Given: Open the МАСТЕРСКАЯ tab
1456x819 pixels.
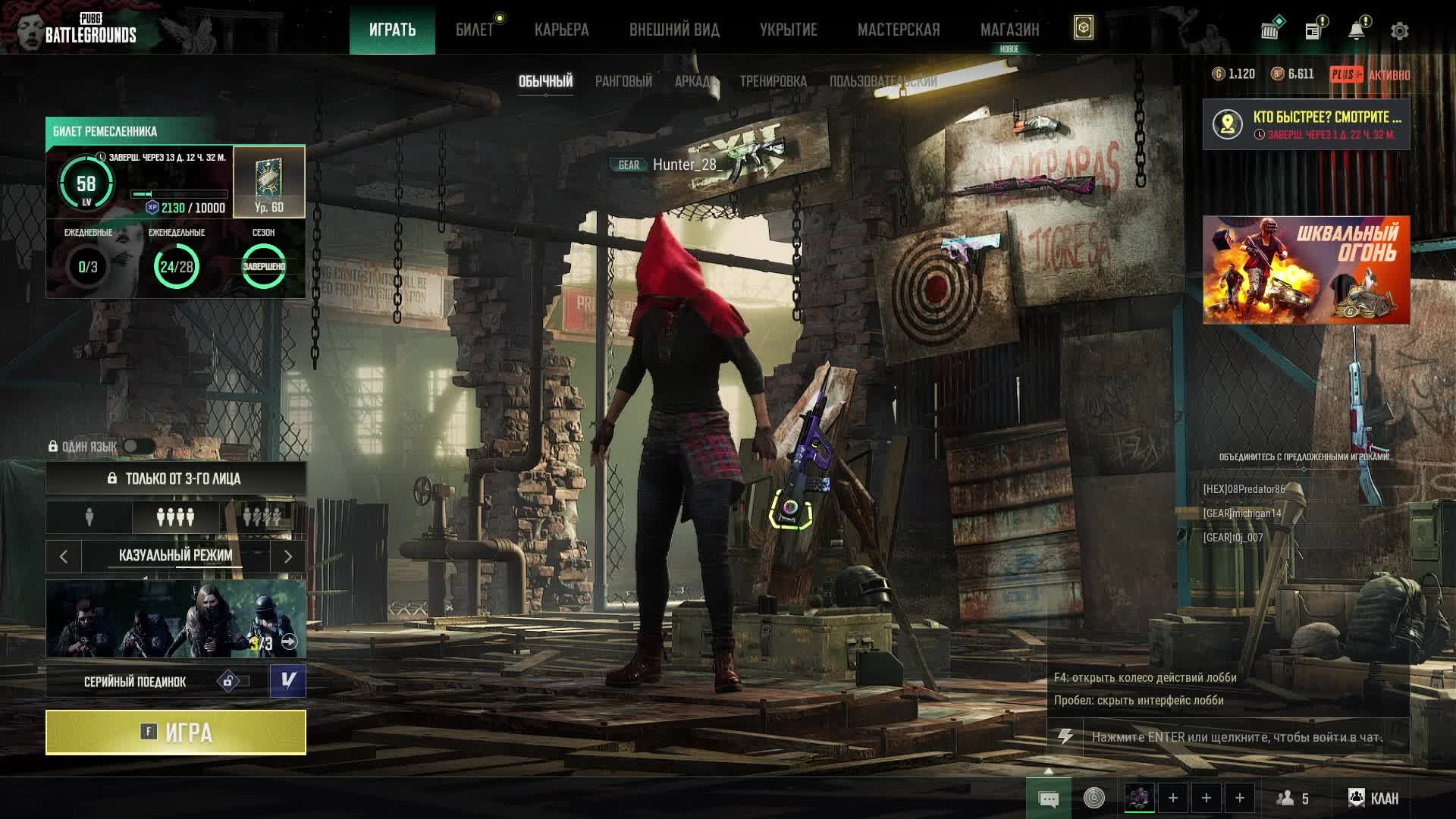Looking at the screenshot, I should (899, 30).
